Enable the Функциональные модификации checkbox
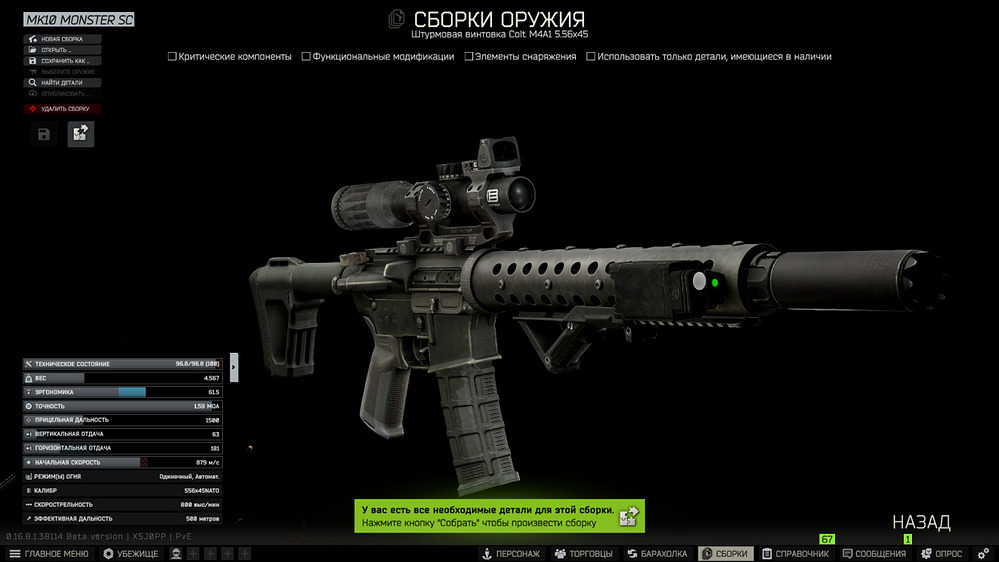 pyautogui.click(x=306, y=57)
